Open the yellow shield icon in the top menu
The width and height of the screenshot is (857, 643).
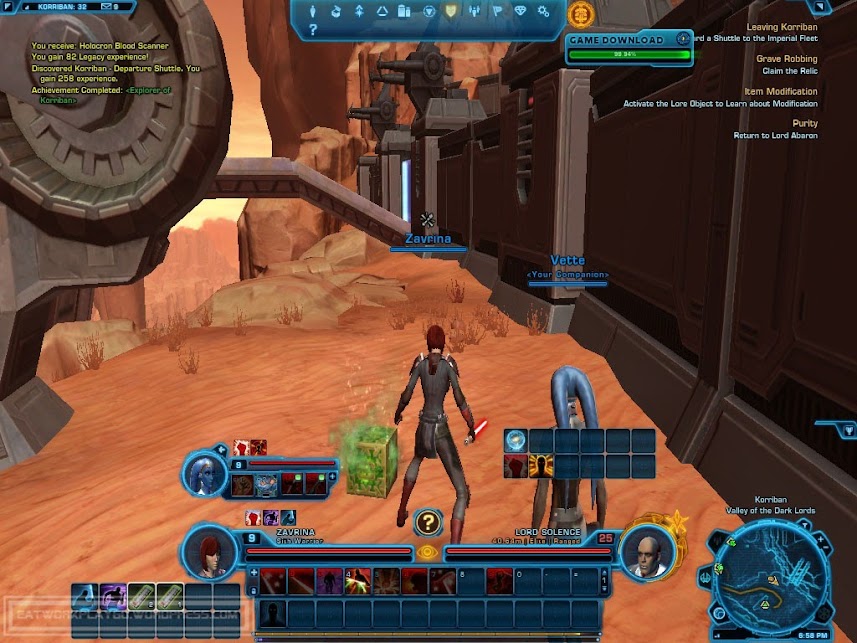pyautogui.click(x=450, y=12)
